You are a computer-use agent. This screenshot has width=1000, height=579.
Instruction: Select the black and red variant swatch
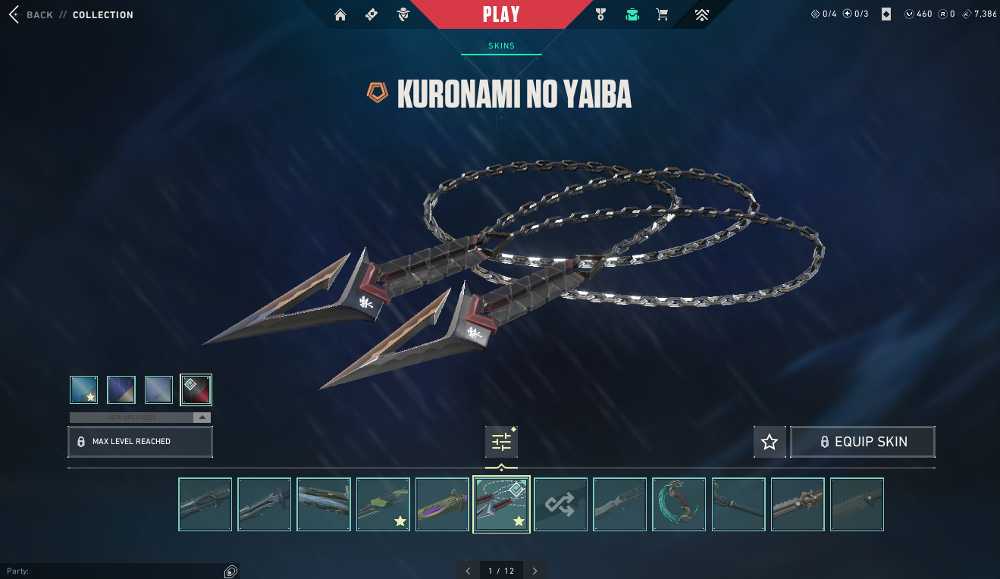tap(195, 389)
